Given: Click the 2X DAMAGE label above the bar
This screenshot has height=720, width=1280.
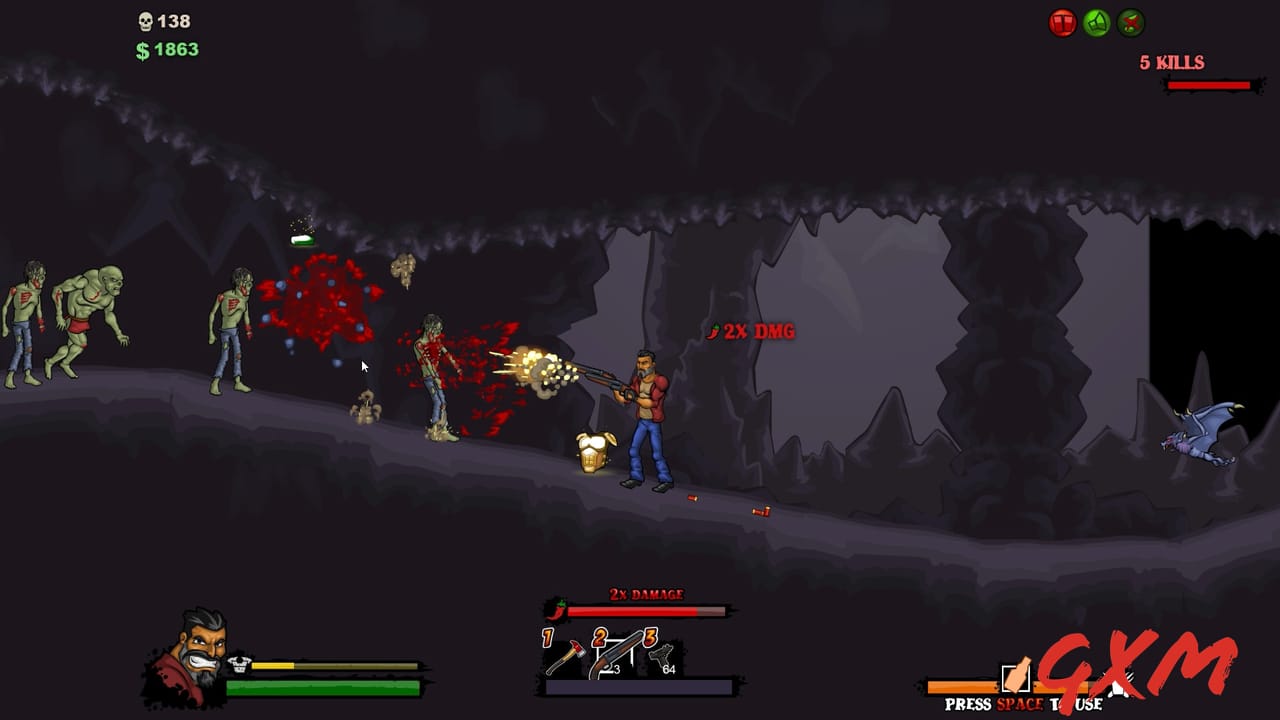Looking at the screenshot, I should (x=646, y=592).
